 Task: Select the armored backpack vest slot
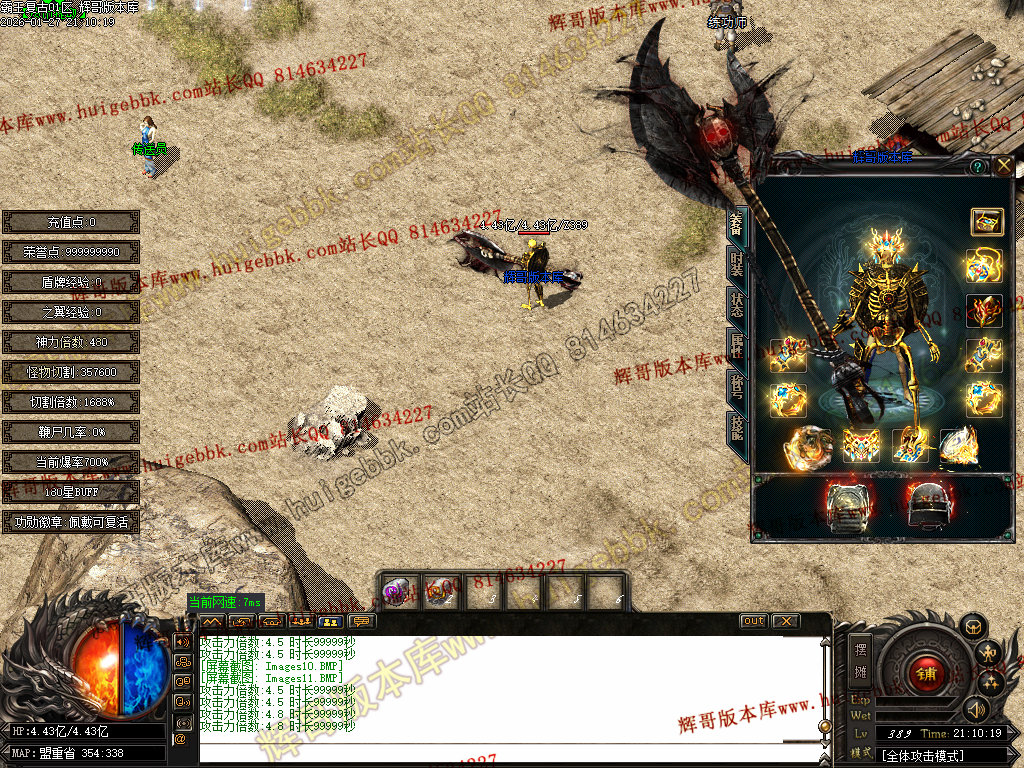848,506
